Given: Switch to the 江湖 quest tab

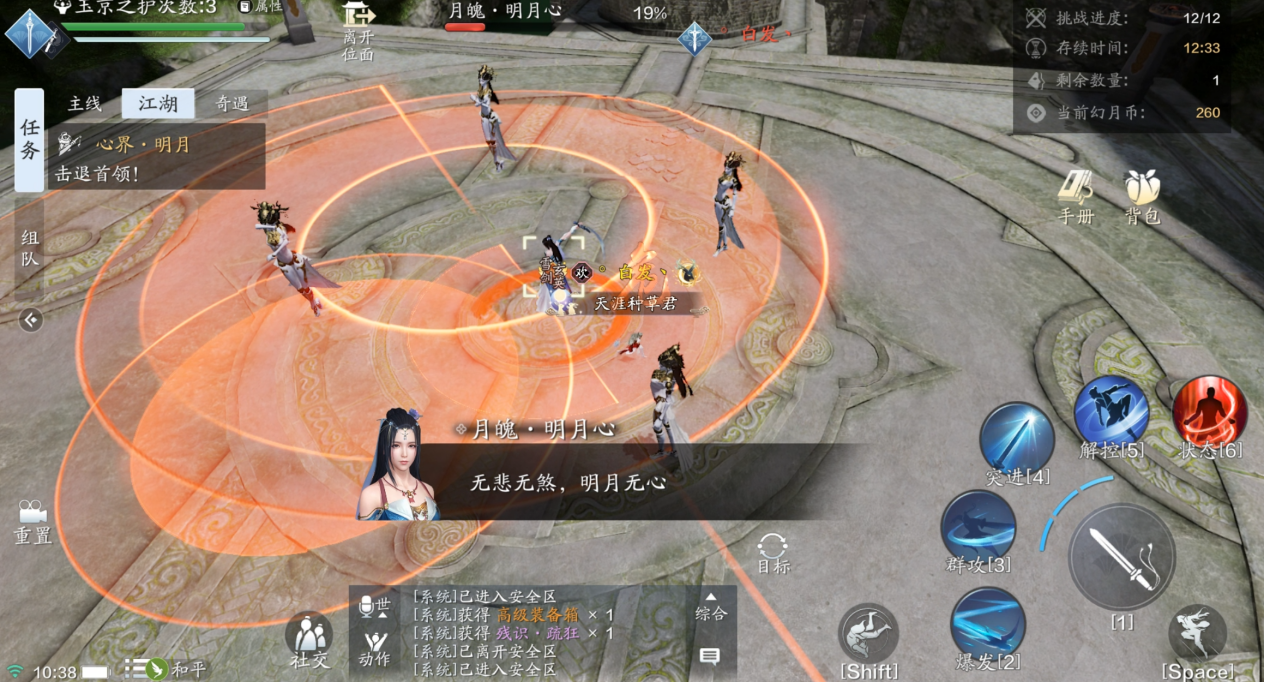Looking at the screenshot, I should pos(158,103).
